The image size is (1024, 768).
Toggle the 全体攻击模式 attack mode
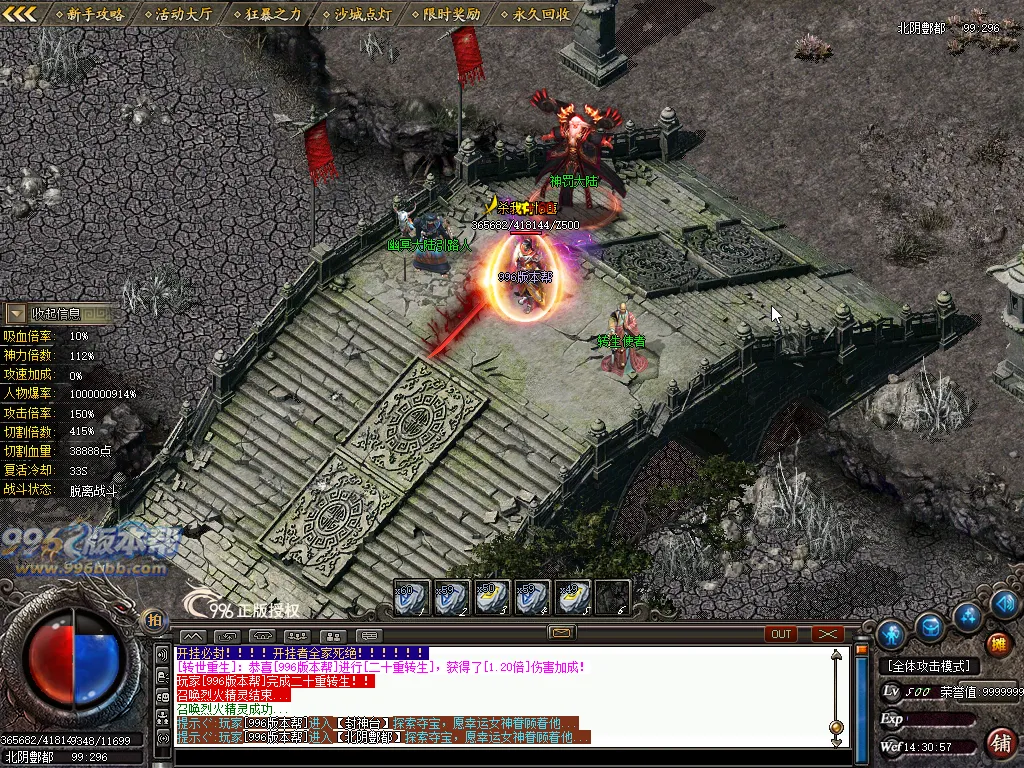coord(929,666)
